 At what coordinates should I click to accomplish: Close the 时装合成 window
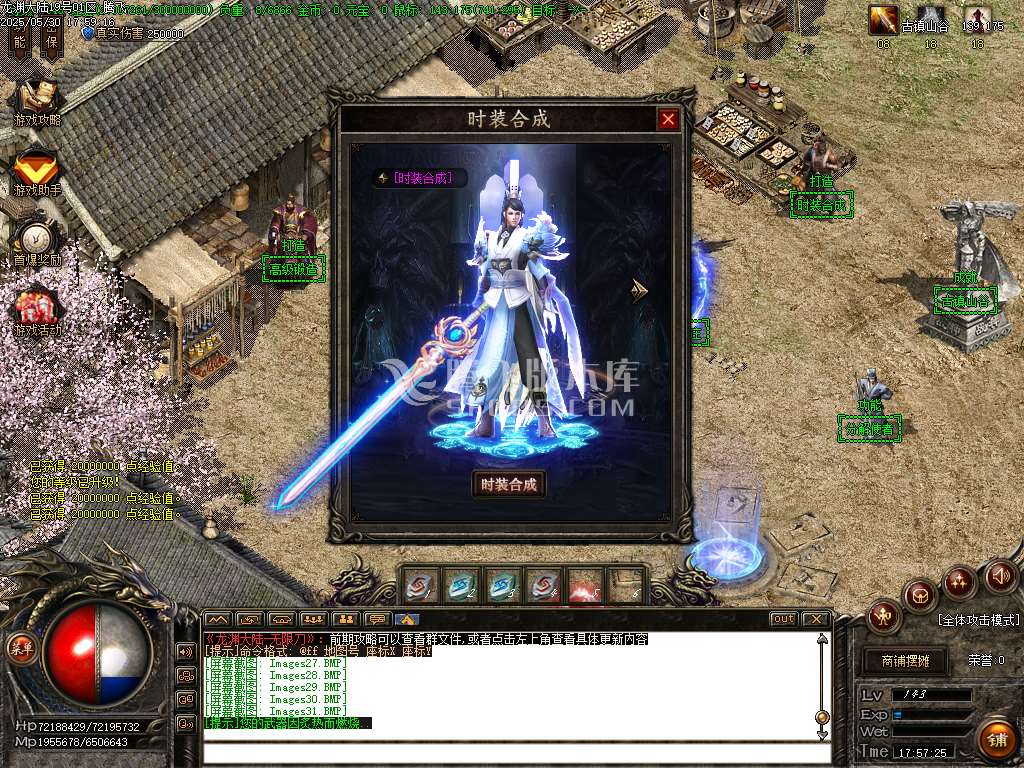(668, 120)
